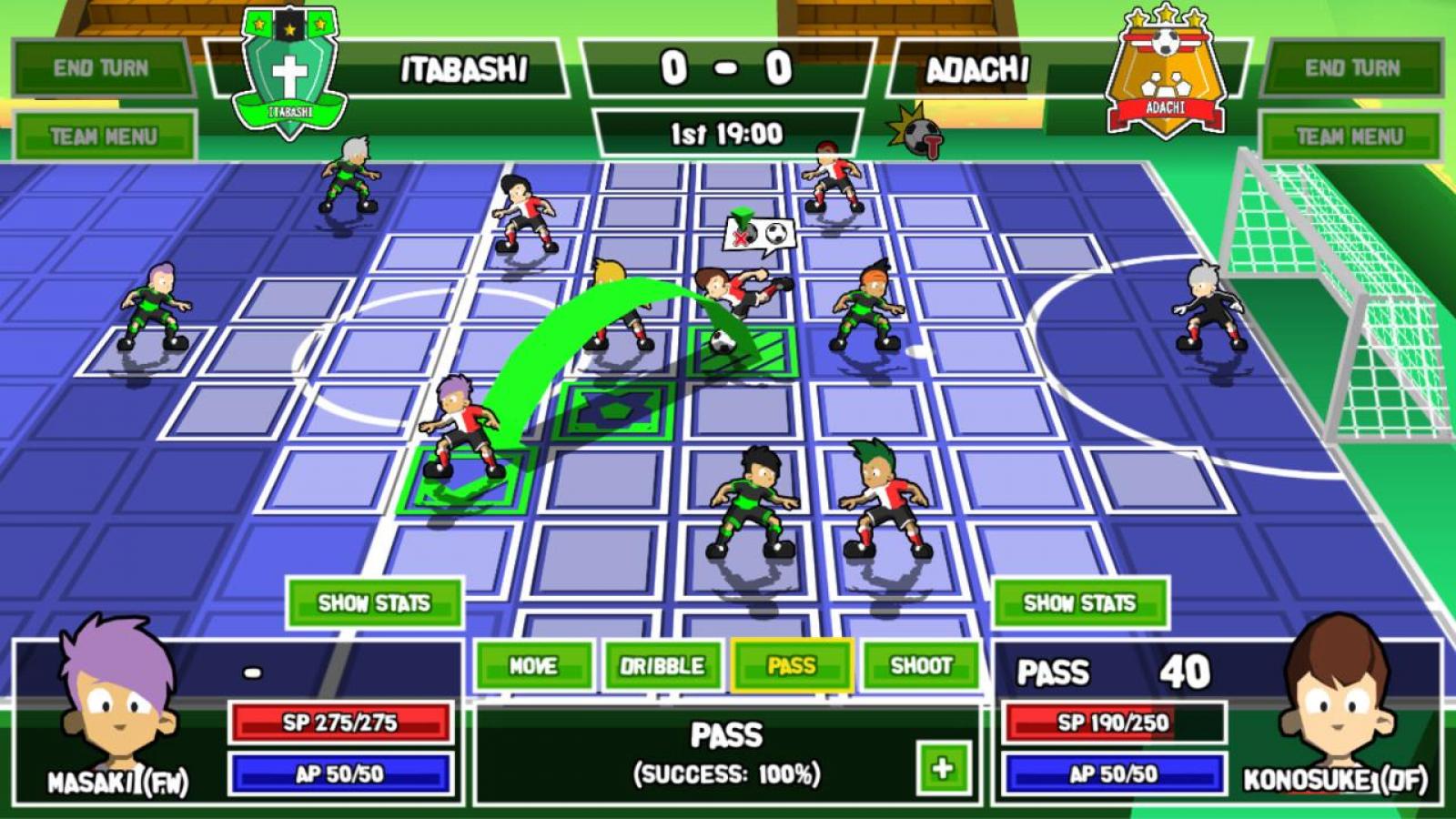Select the Dribble action
Screen dimensions: 1456x819
[662, 666]
